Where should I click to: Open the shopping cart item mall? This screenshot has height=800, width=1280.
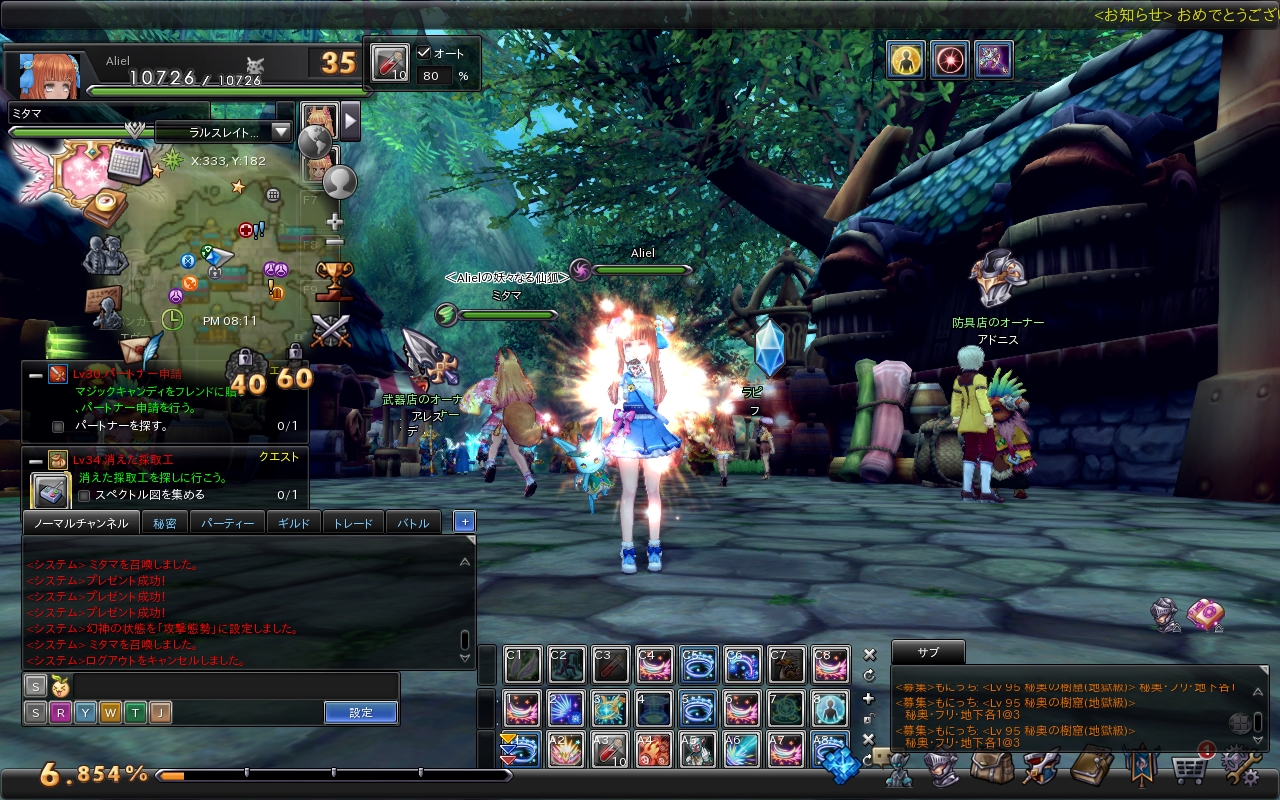1189,770
